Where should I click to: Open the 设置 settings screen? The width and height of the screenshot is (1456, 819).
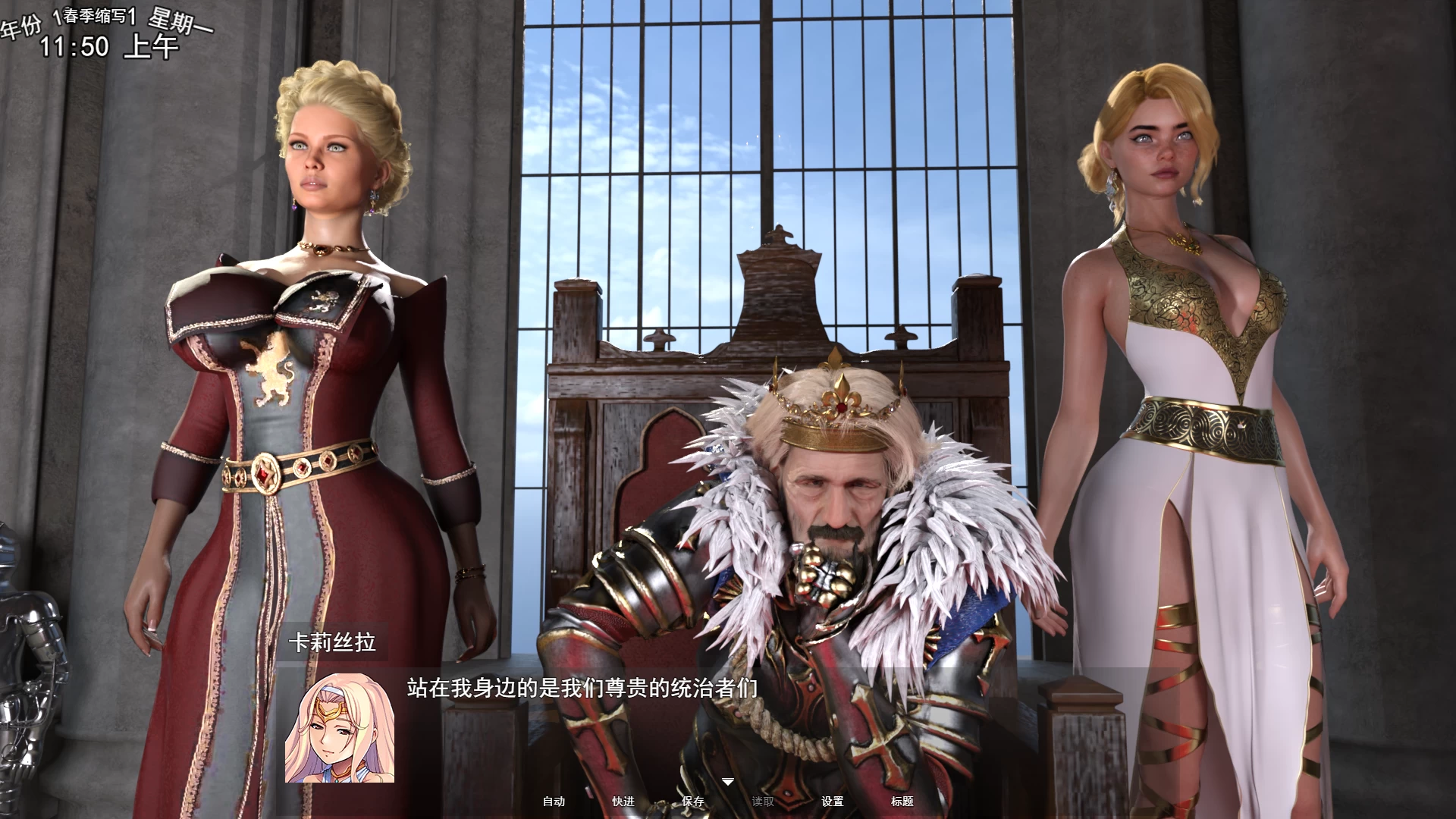tap(833, 800)
